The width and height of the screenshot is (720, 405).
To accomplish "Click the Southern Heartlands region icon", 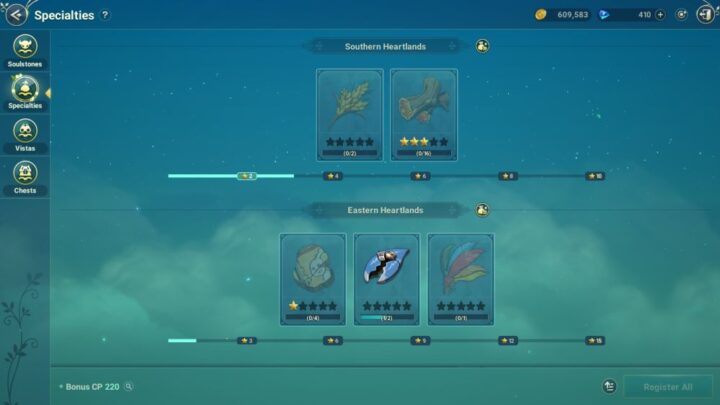I will (482, 46).
